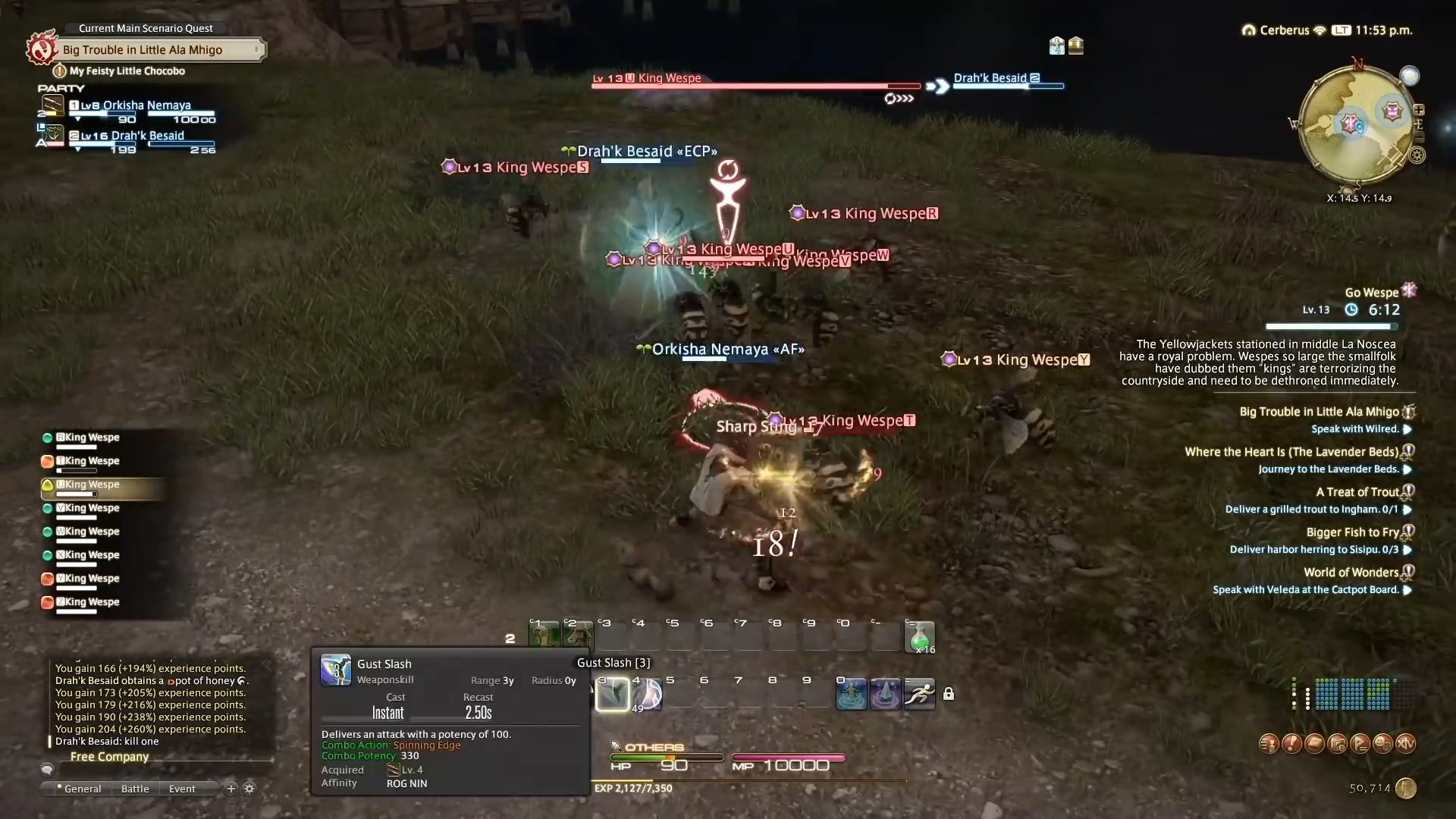The height and width of the screenshot is (819, 1456).
Task: Open the map icon in the round menu row
Action: click(1338, 743)
